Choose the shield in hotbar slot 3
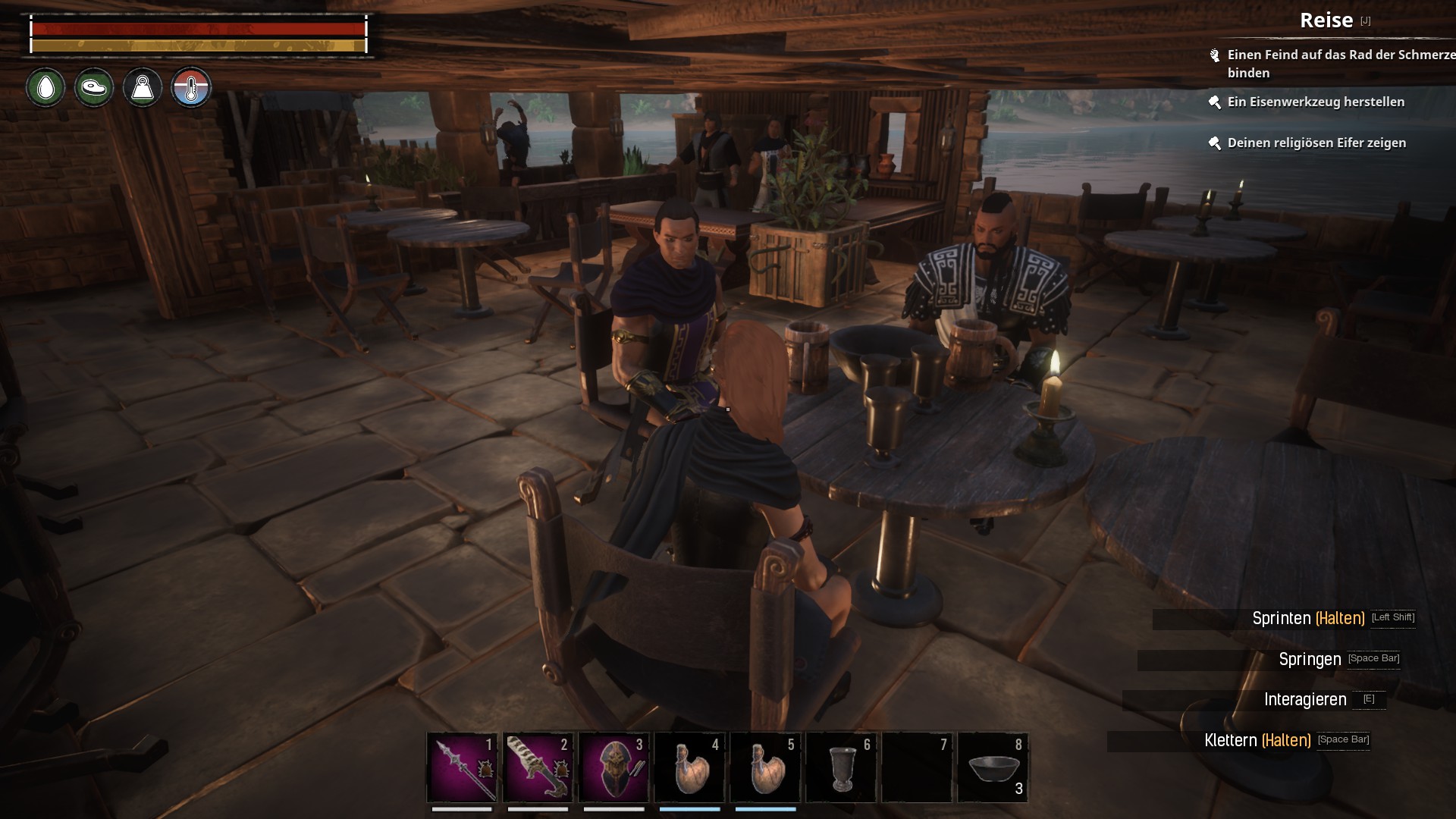1456x819 pixels. click(613, 767)
